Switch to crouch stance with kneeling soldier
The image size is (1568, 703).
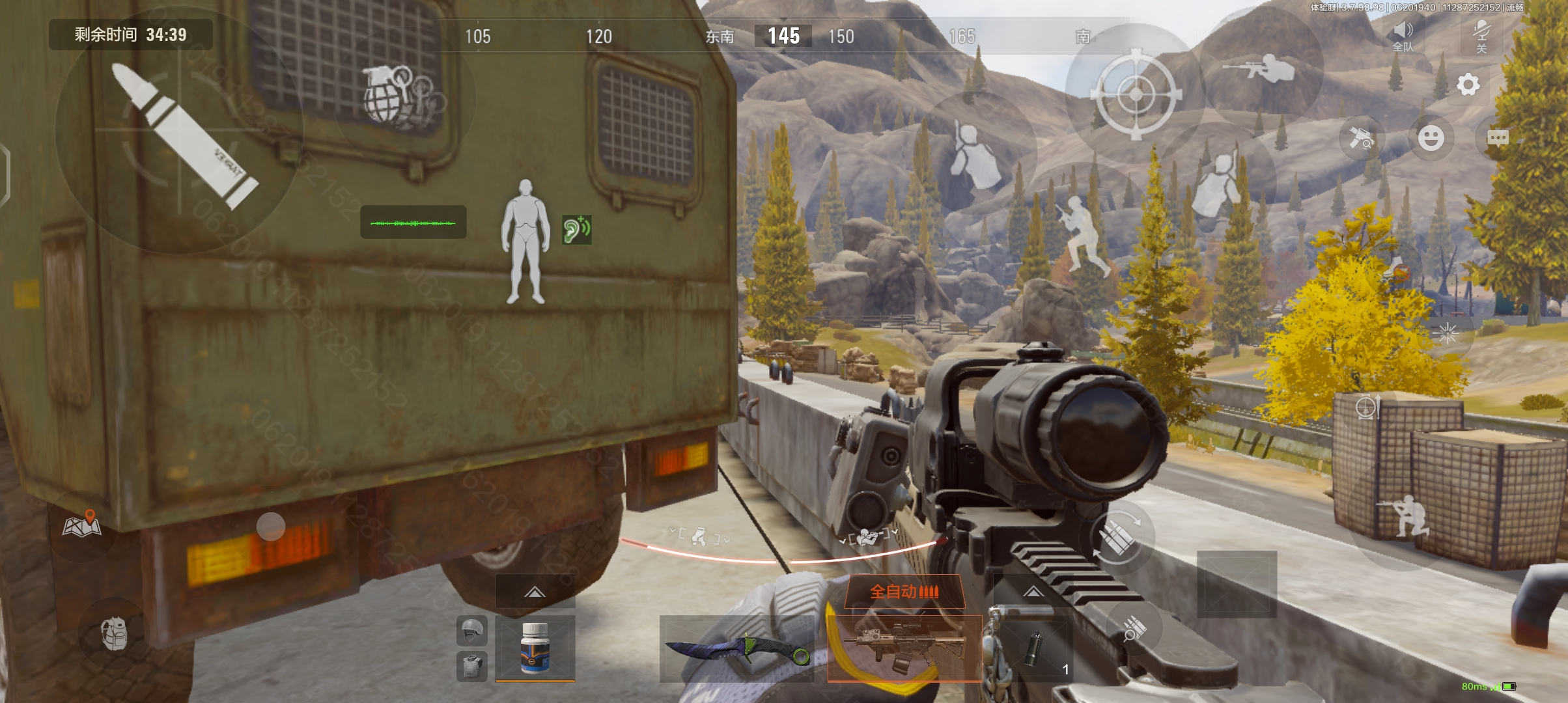1403,517
